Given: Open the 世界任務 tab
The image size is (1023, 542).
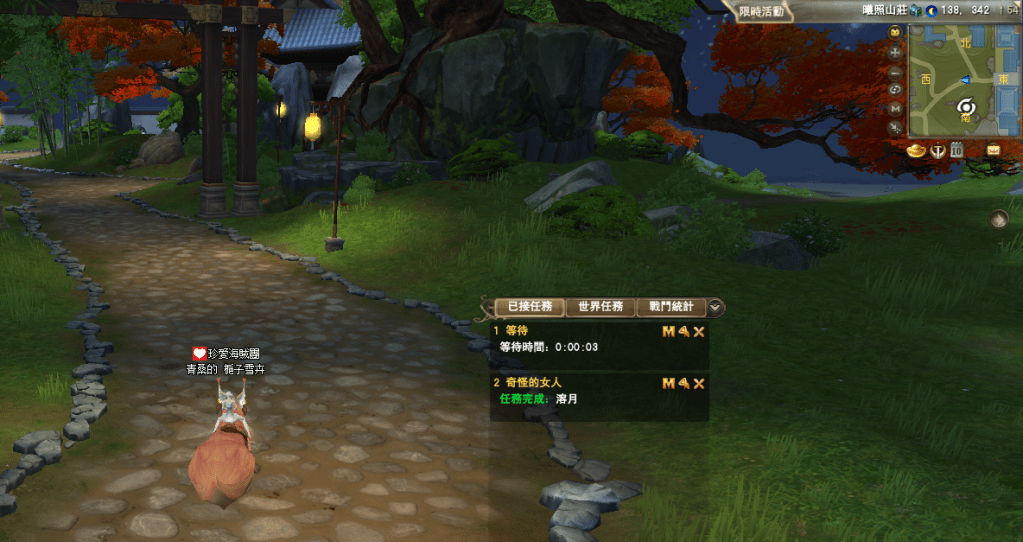Looking at the screenshot, I should 600,307.
